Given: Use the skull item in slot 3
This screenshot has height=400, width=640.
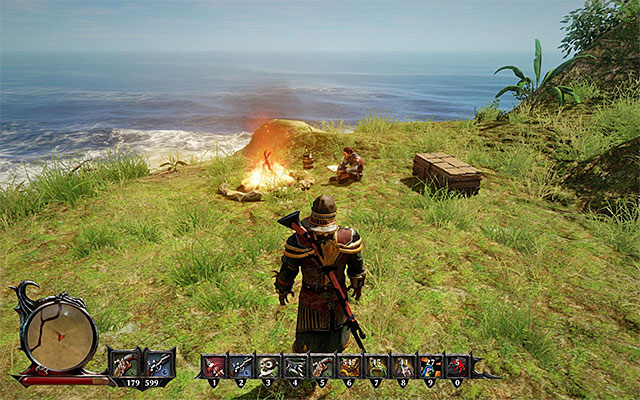Looking at the screenshot, I should point(268,367).
